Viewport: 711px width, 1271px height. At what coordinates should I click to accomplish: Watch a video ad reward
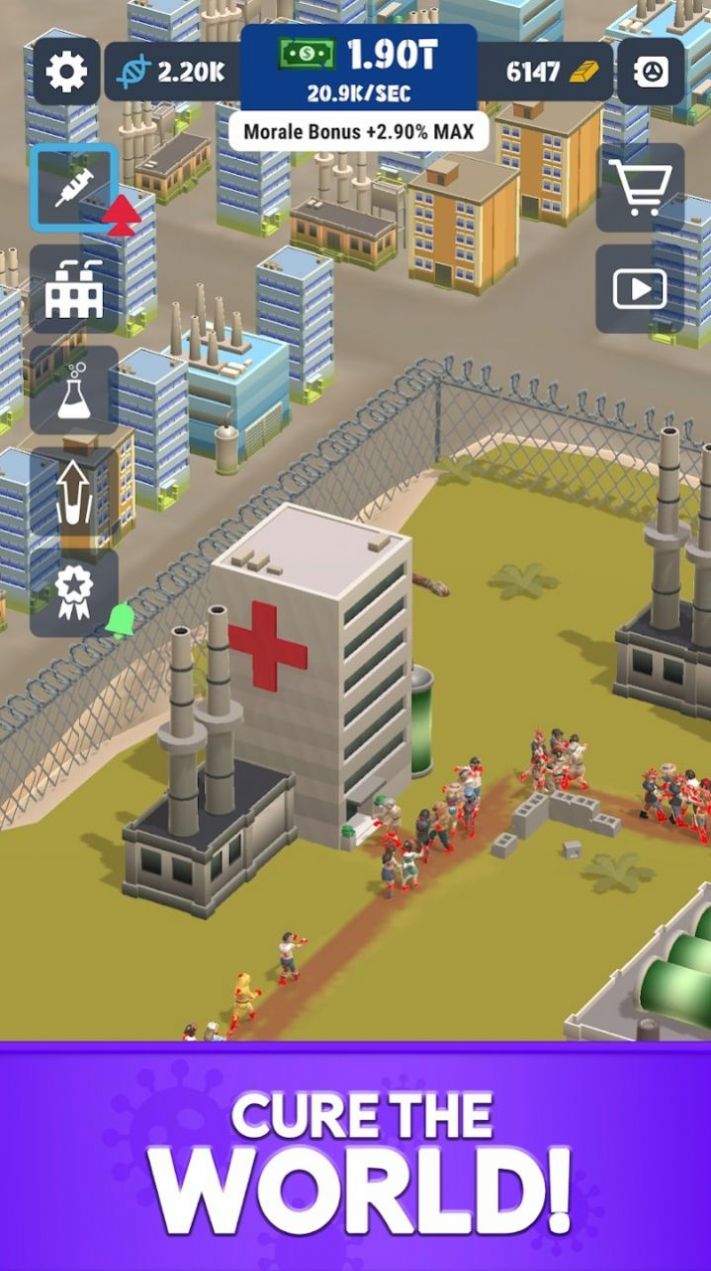point(640,289)
